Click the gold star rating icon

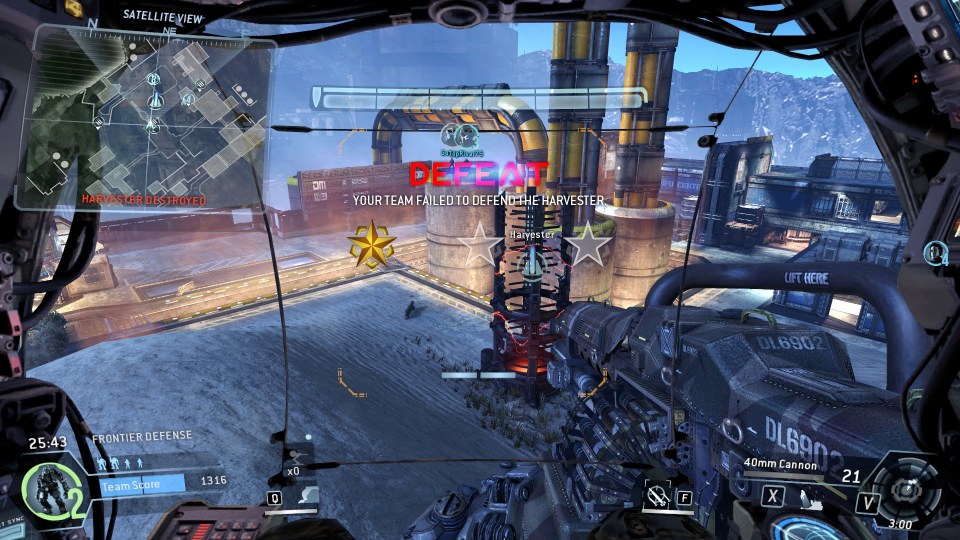pos(370,245)
